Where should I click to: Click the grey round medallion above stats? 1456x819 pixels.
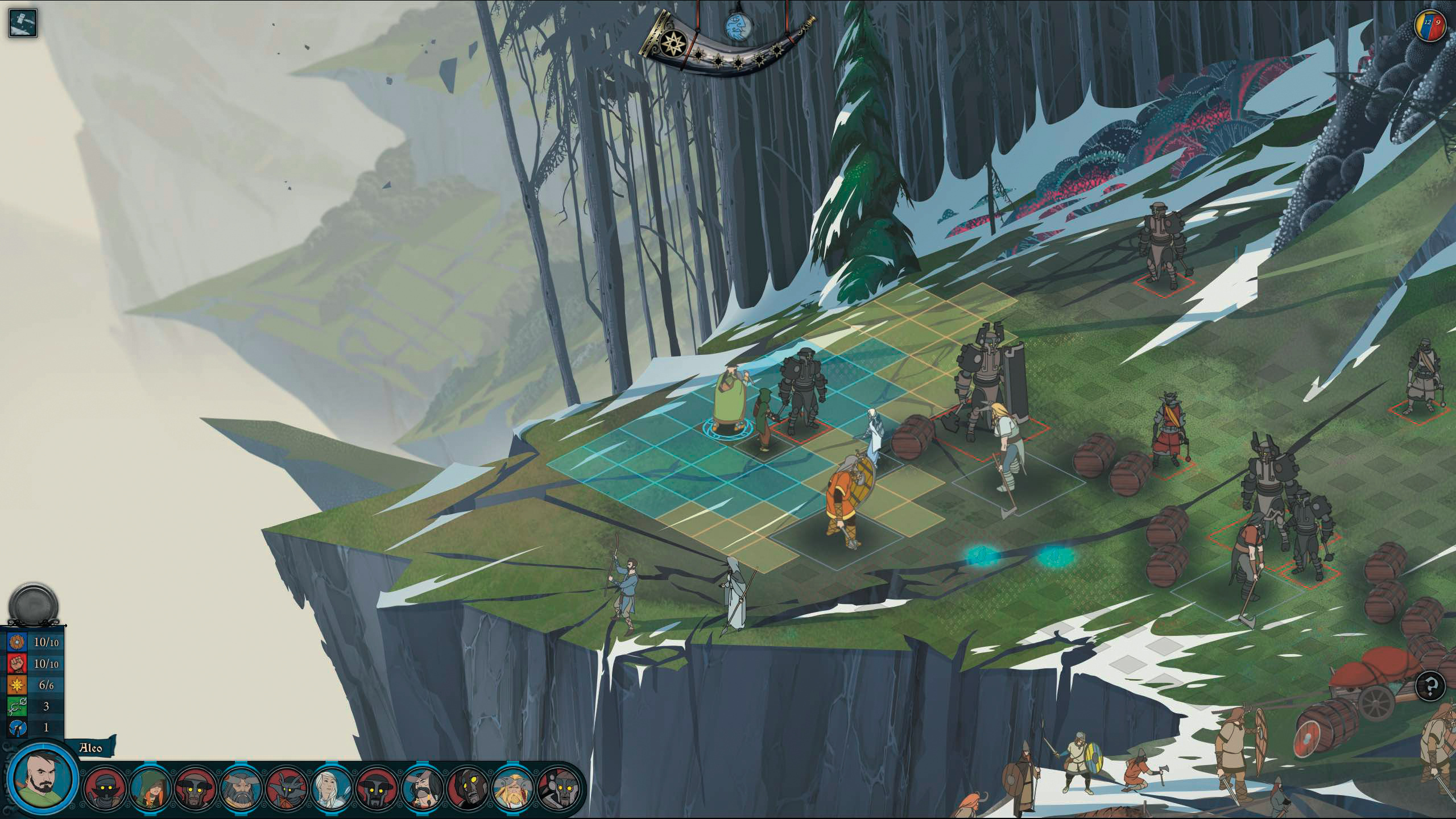(33, 605)
